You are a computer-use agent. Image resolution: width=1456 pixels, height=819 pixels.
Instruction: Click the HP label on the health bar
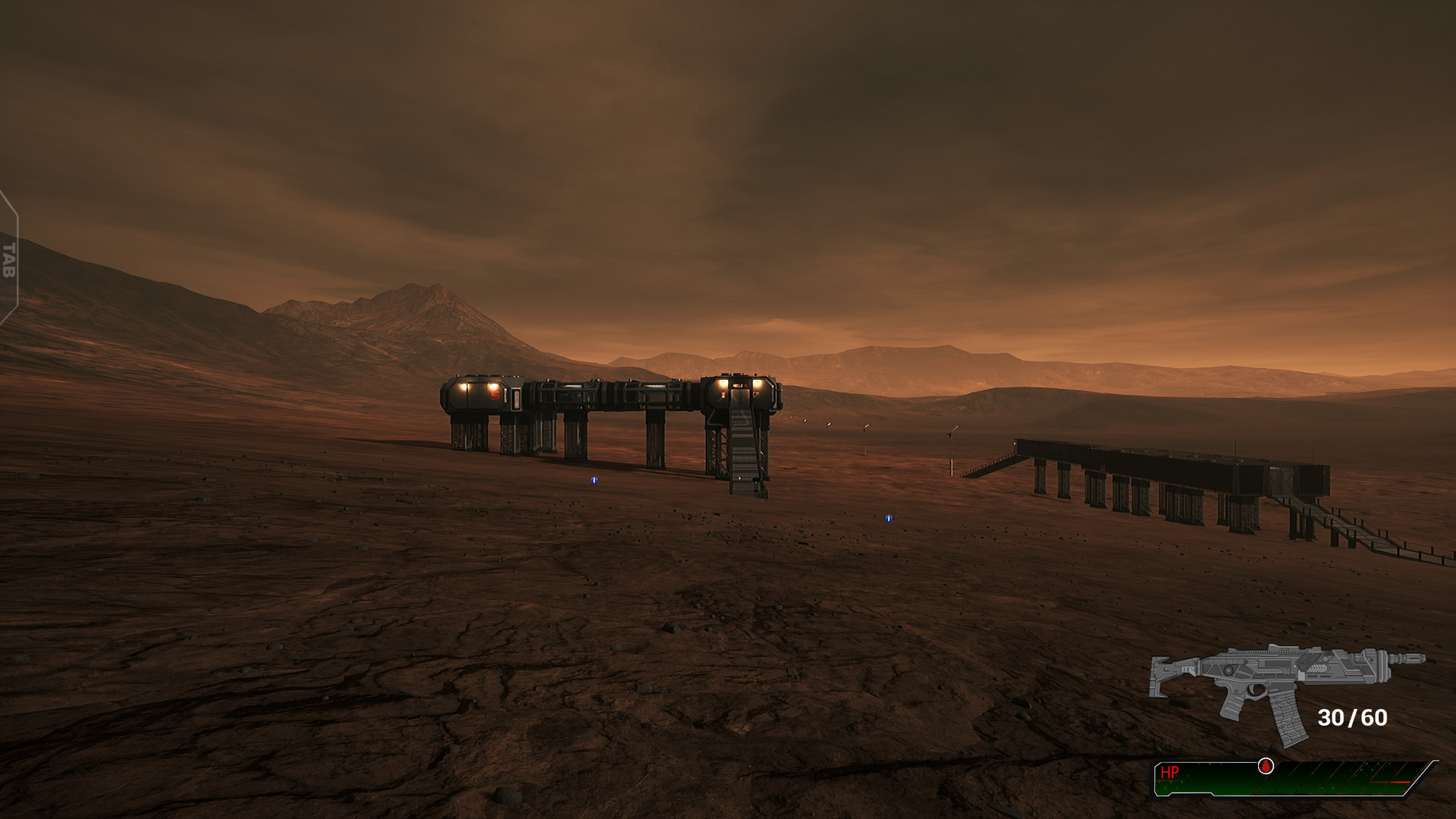point(1170,772)
